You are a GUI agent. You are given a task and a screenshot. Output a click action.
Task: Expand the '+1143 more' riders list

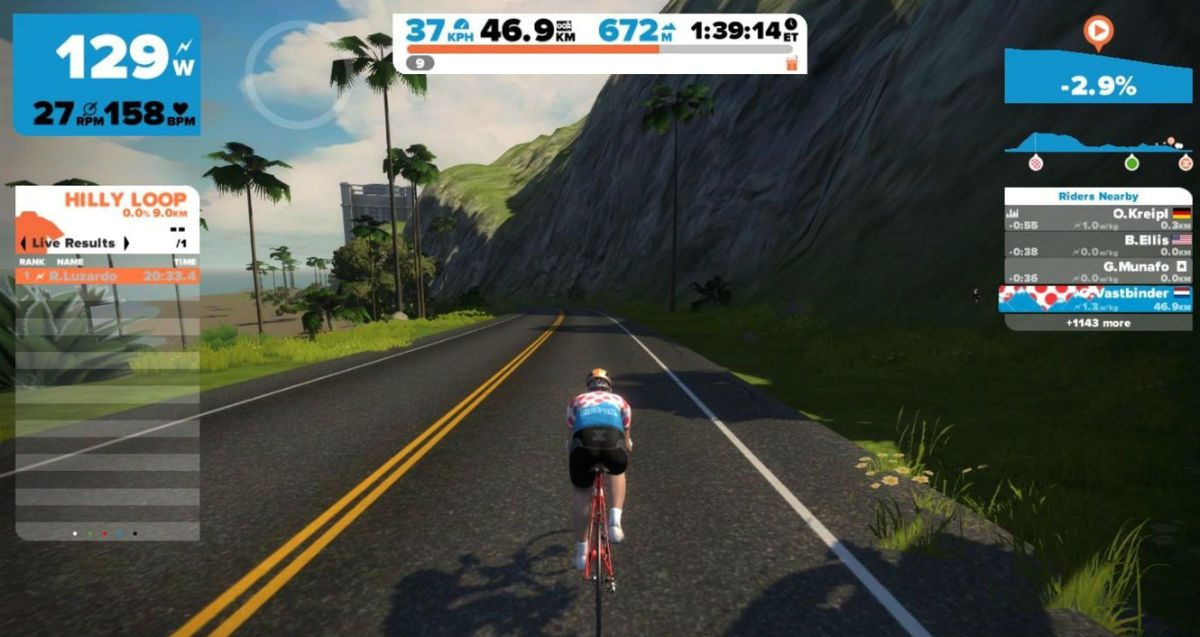[x=1097, y=323]
